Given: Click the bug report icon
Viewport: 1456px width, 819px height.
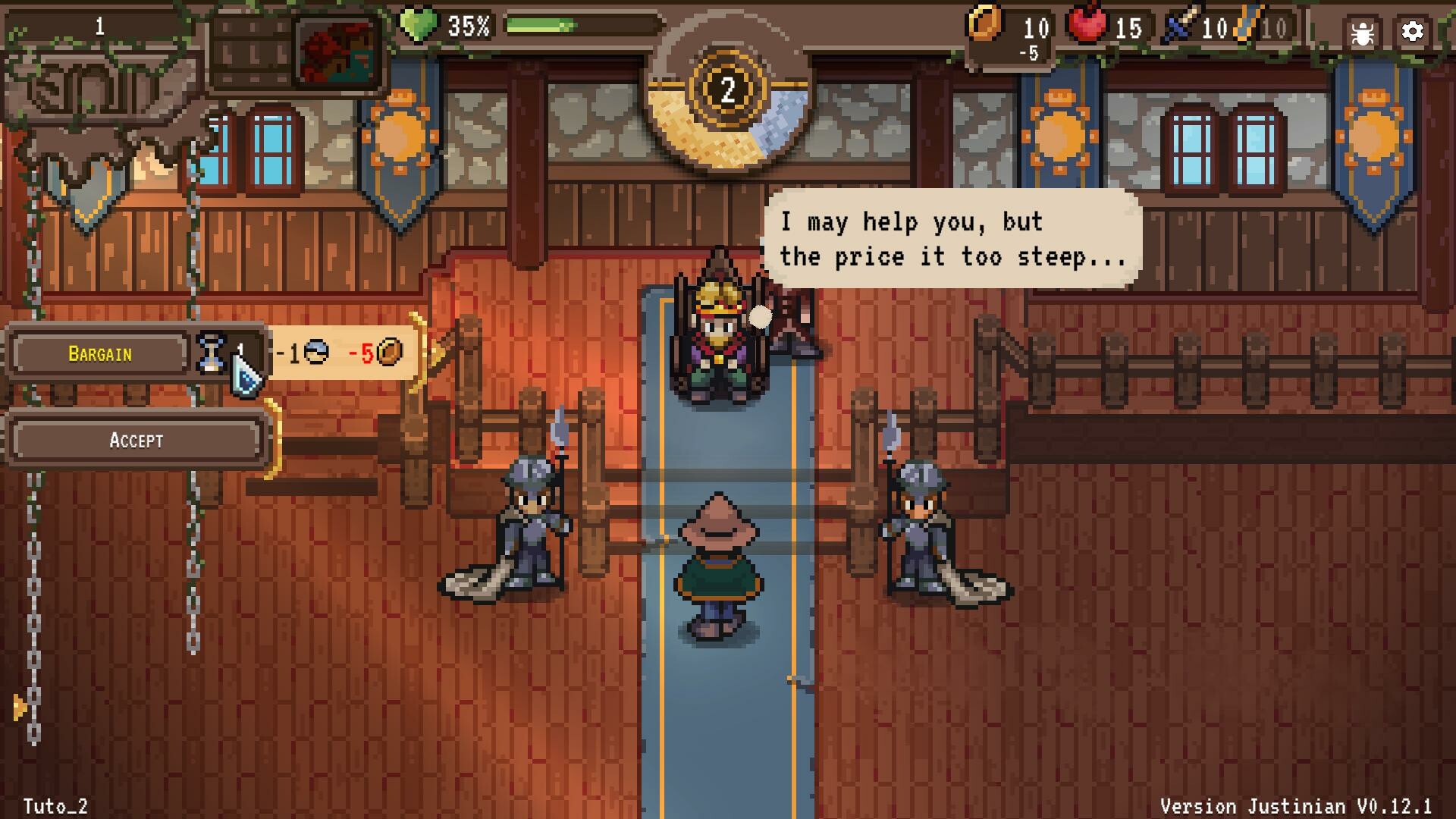Looking at the screenshot, I should point(1362,32).
